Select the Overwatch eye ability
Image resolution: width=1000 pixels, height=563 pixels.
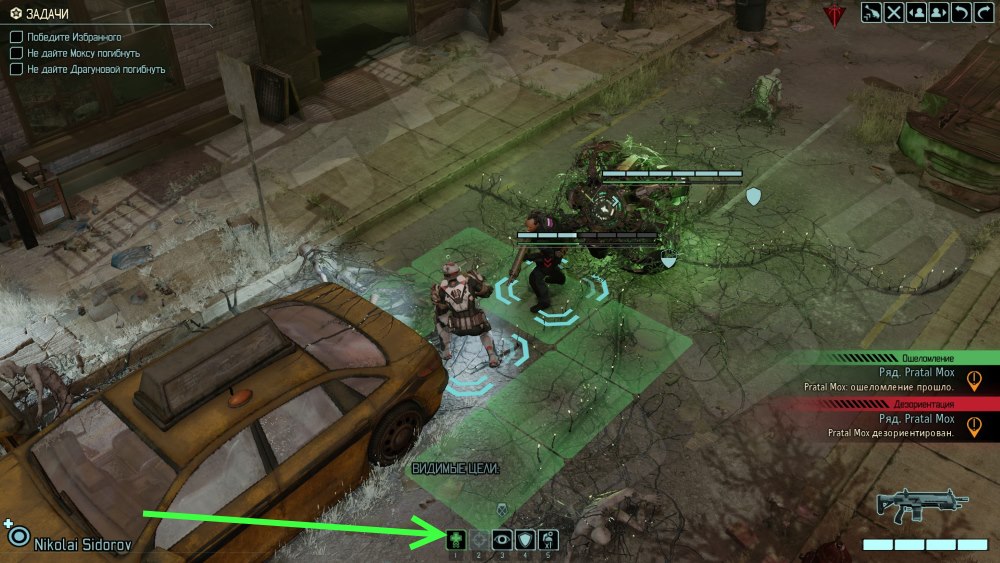pos(502,539)
